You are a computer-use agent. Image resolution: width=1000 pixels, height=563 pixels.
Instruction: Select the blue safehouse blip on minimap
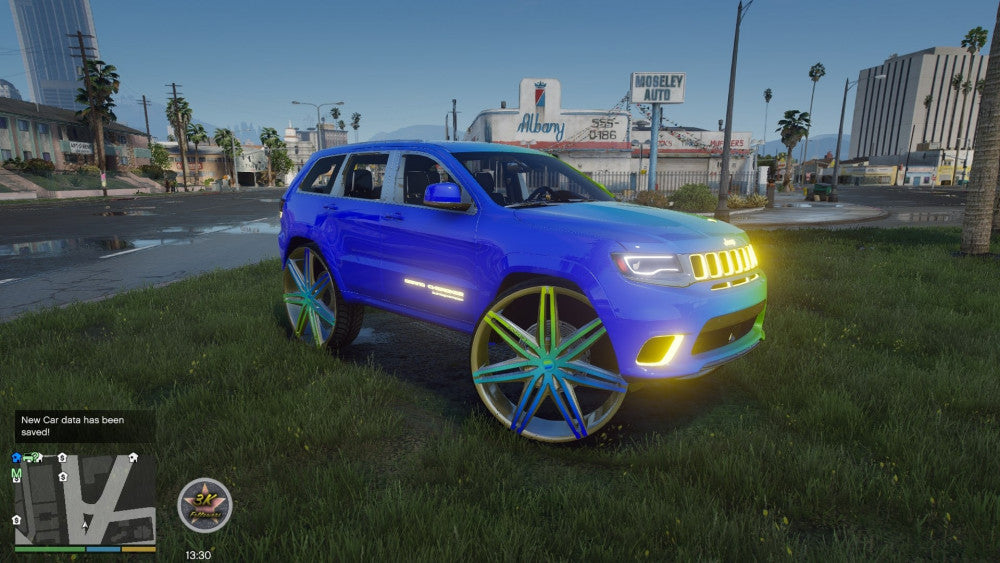point(16,458)
